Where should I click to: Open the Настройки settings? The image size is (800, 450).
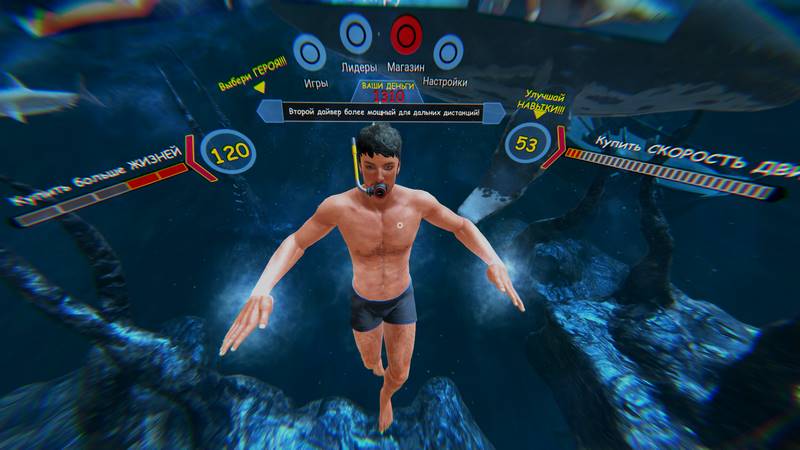[448, 51]
